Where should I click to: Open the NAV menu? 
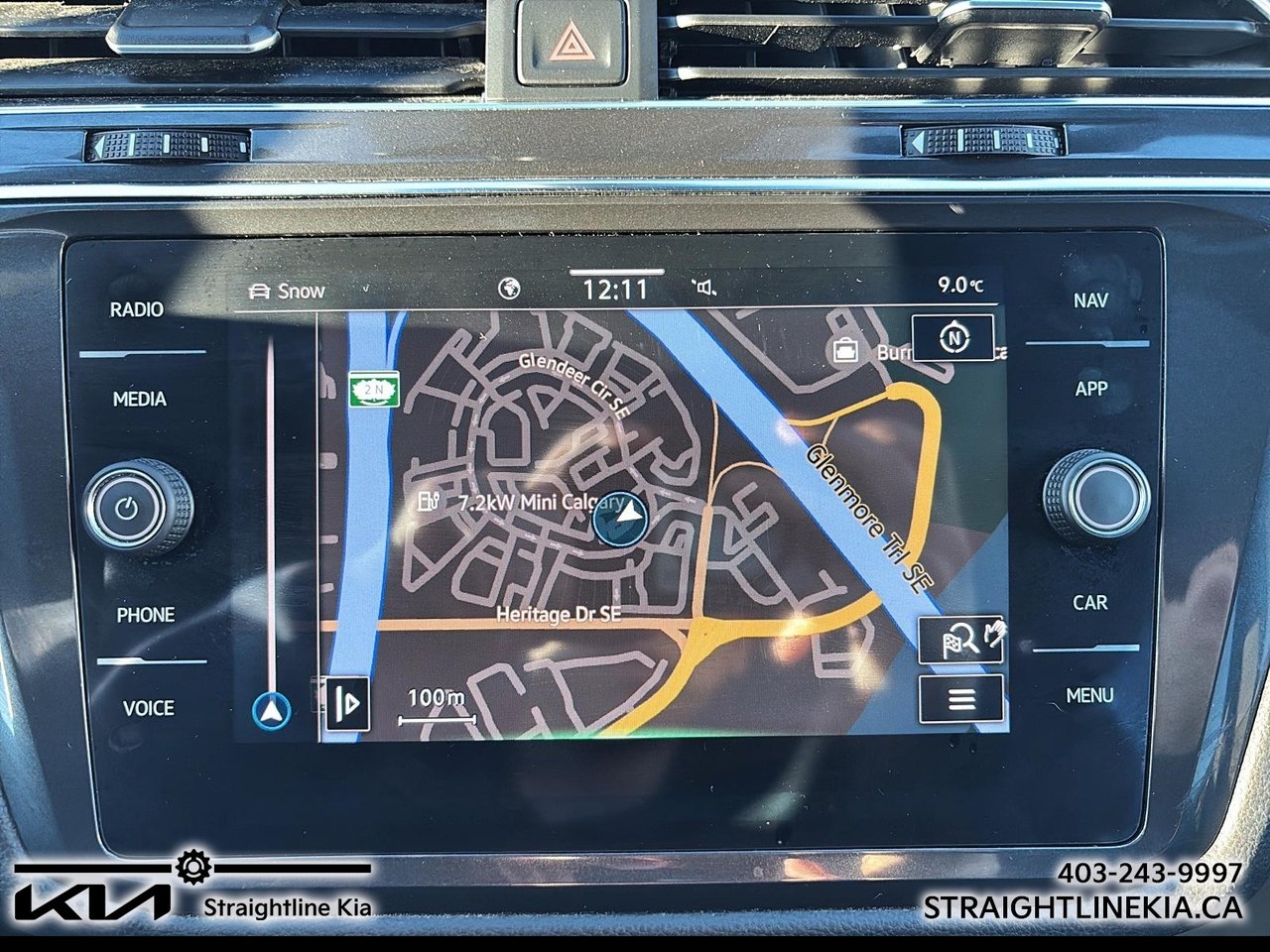1091,300
